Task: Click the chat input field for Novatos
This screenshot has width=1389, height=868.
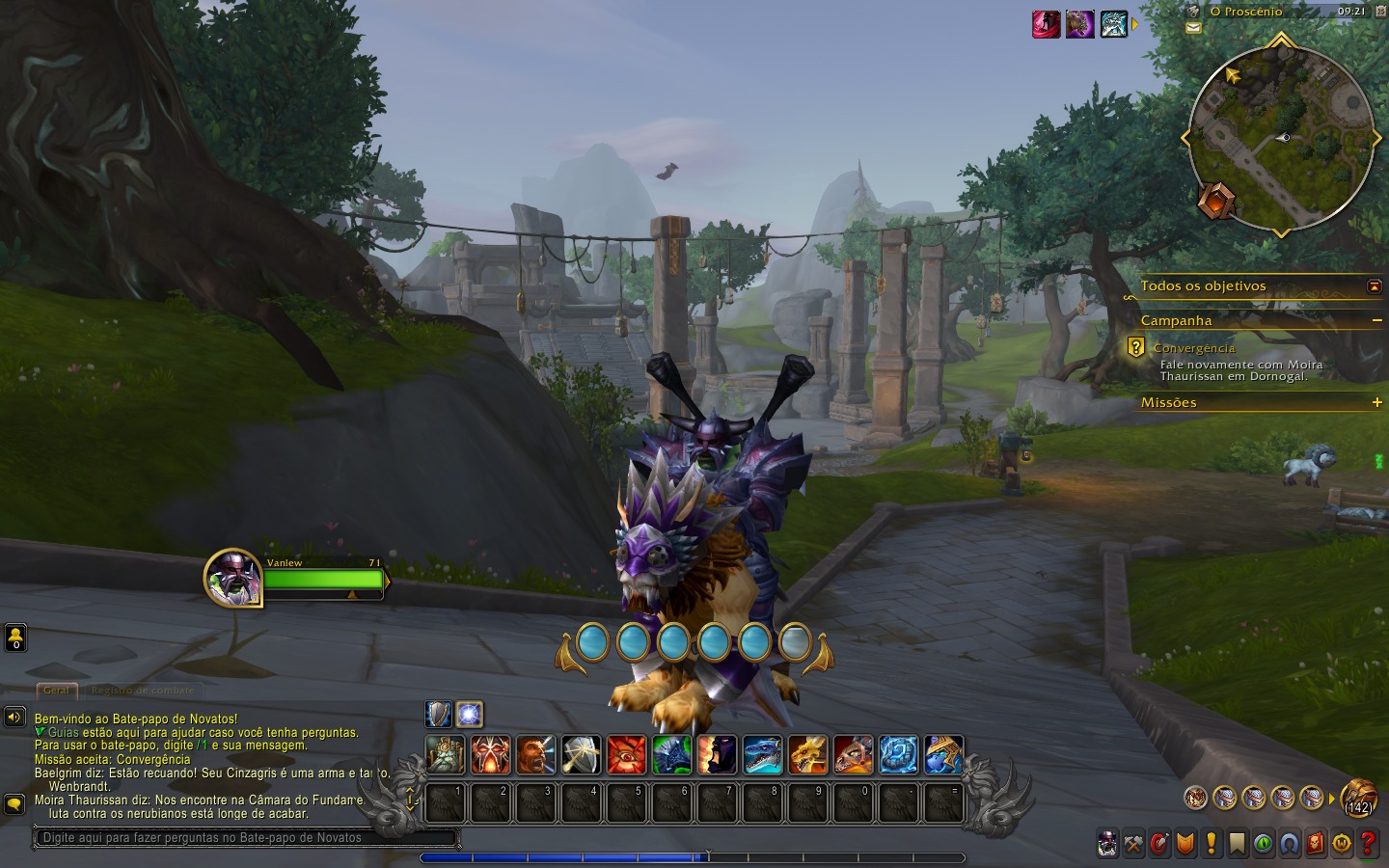Action: coord(246,837)
